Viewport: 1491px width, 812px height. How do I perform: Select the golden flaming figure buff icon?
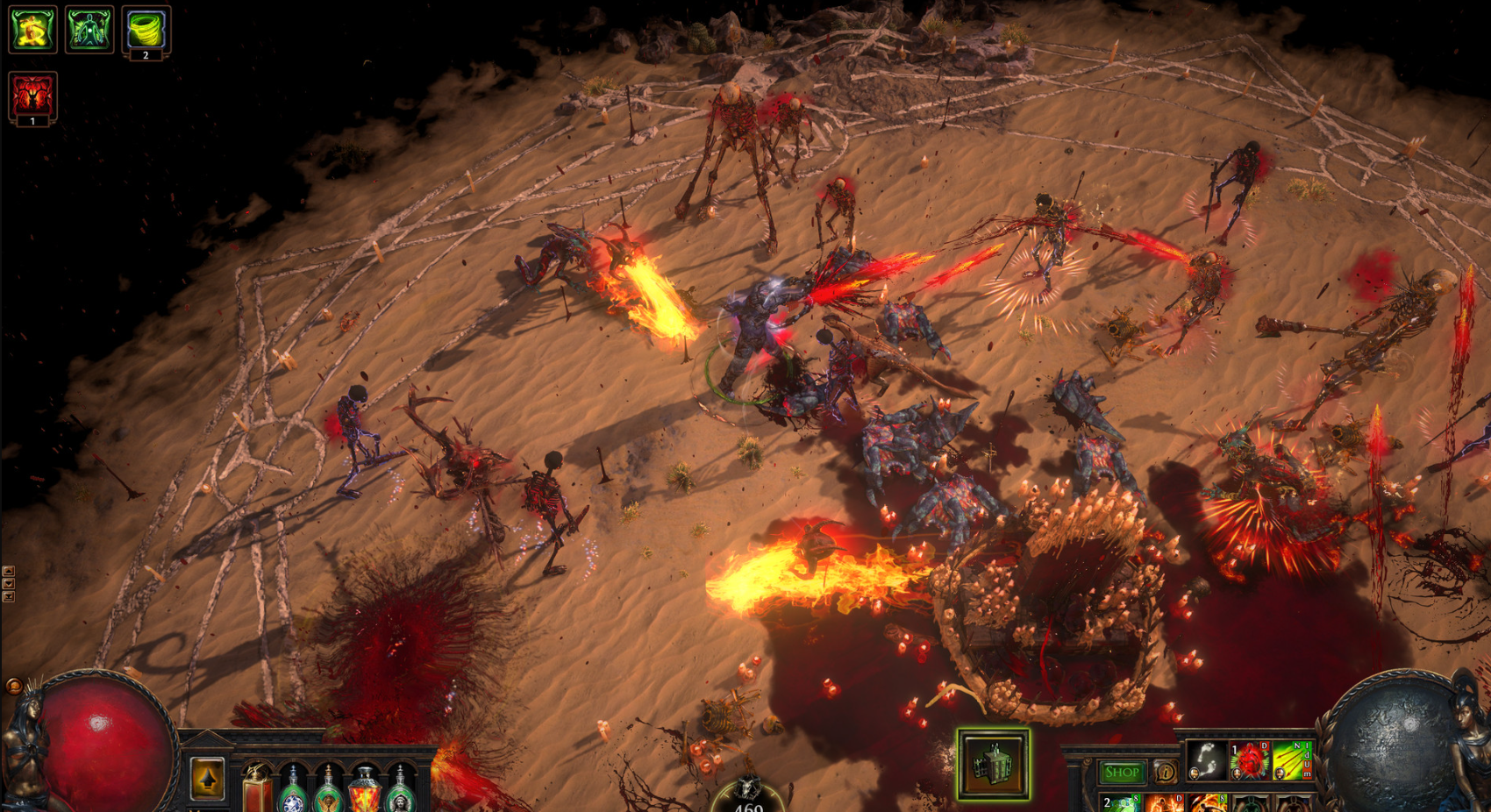pyautogui.click(x=33, y=29)
